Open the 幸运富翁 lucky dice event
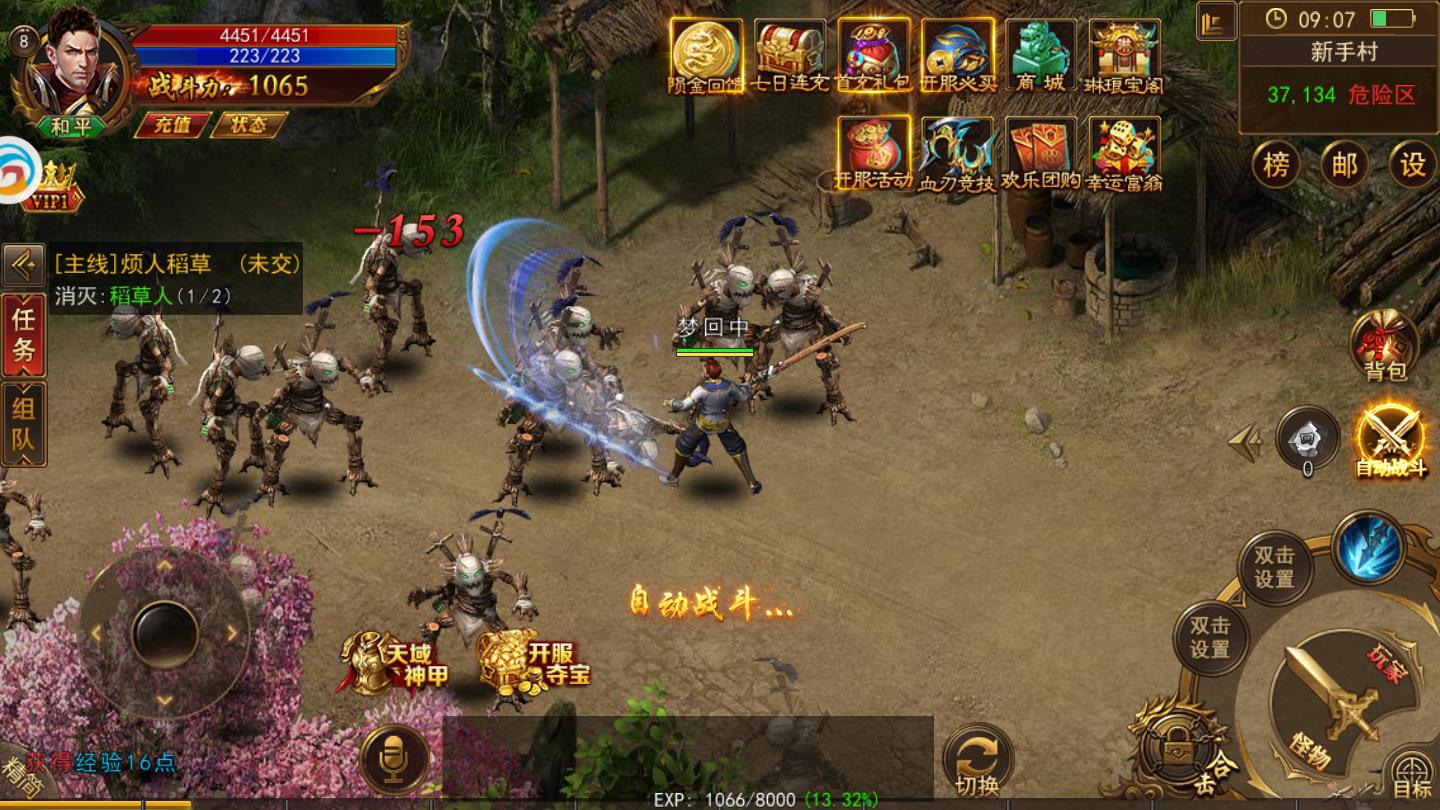The height and width of the screenshot is (810, 1440). pyautogui.click(x=1125, y=153)
